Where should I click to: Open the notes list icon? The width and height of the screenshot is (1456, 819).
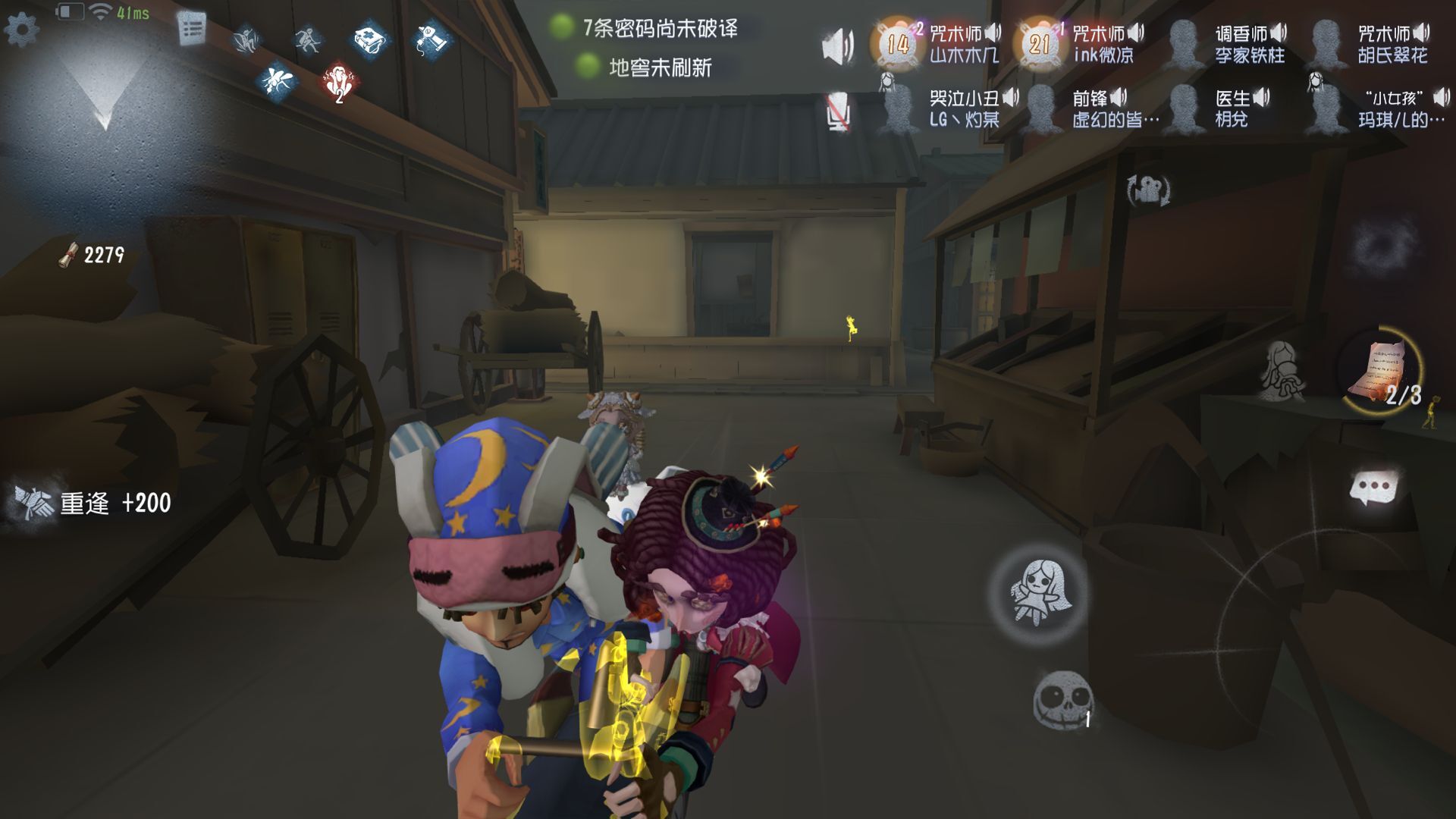click(192, 30)
